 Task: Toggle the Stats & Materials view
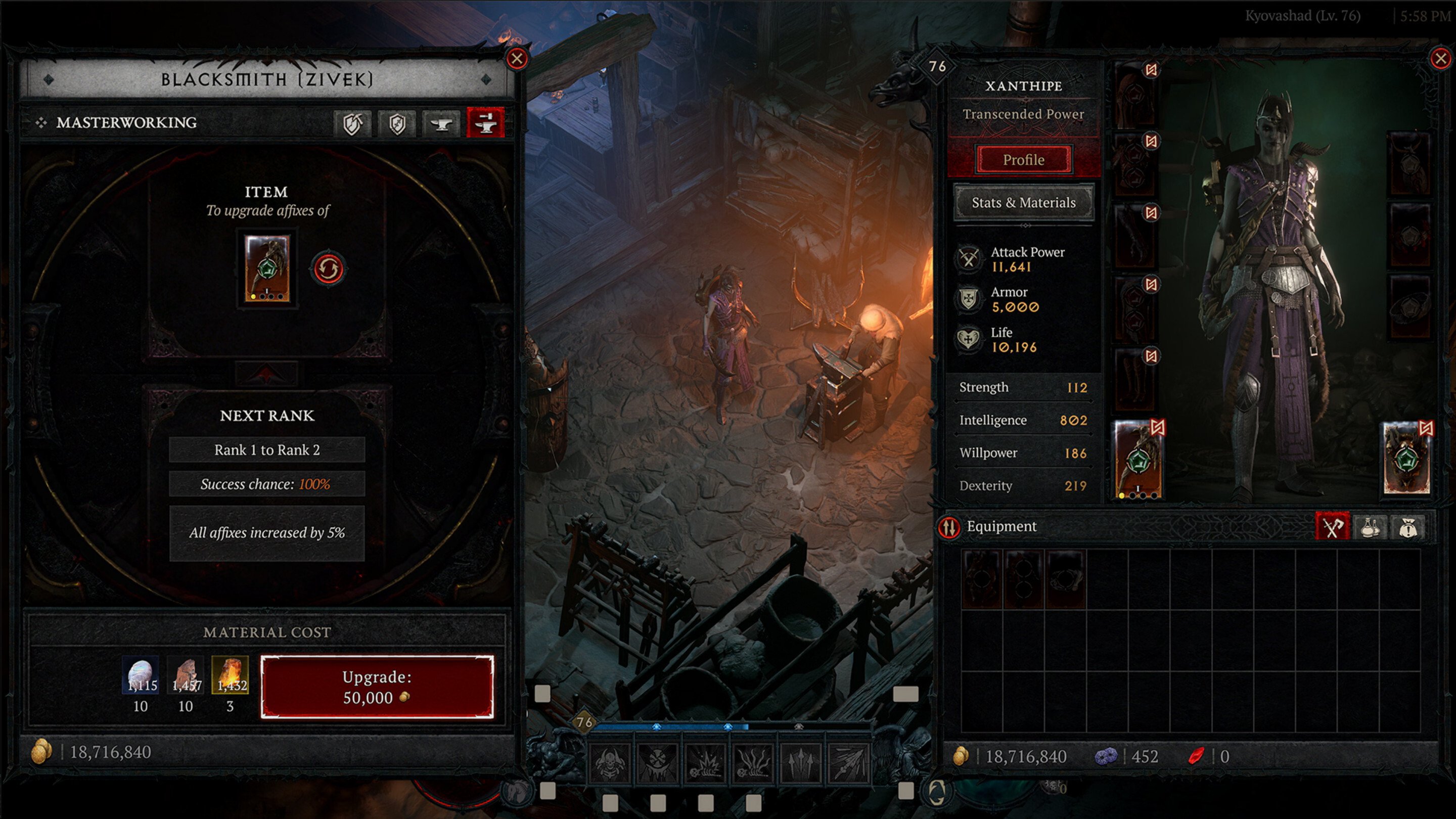pyautogui.click(x=1023, y=202)
